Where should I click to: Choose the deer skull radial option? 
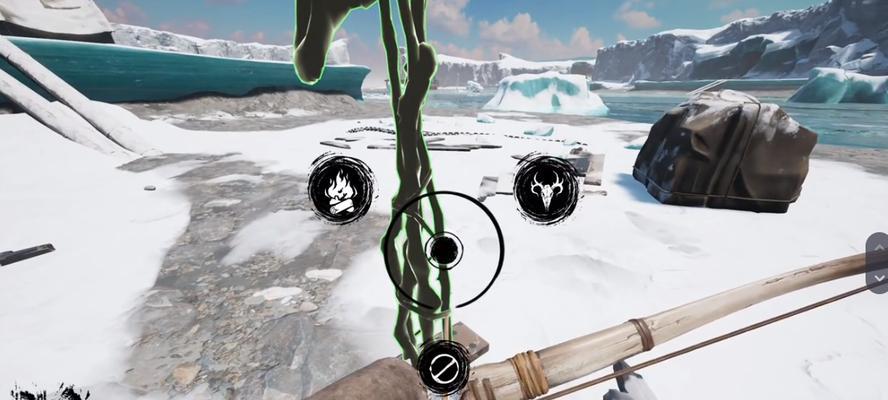[x=546, y=188]
